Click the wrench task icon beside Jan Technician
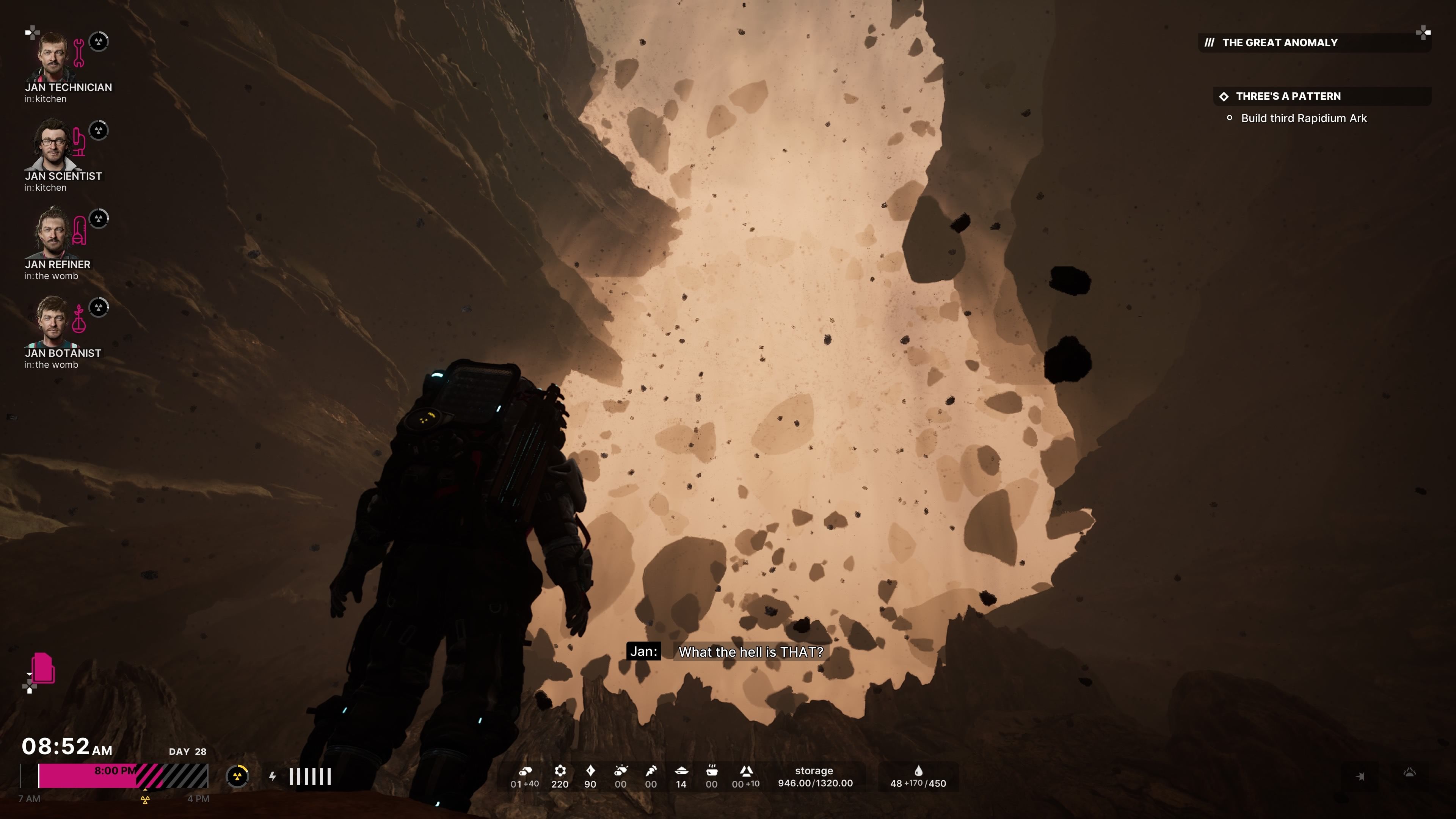 point(79,53)
